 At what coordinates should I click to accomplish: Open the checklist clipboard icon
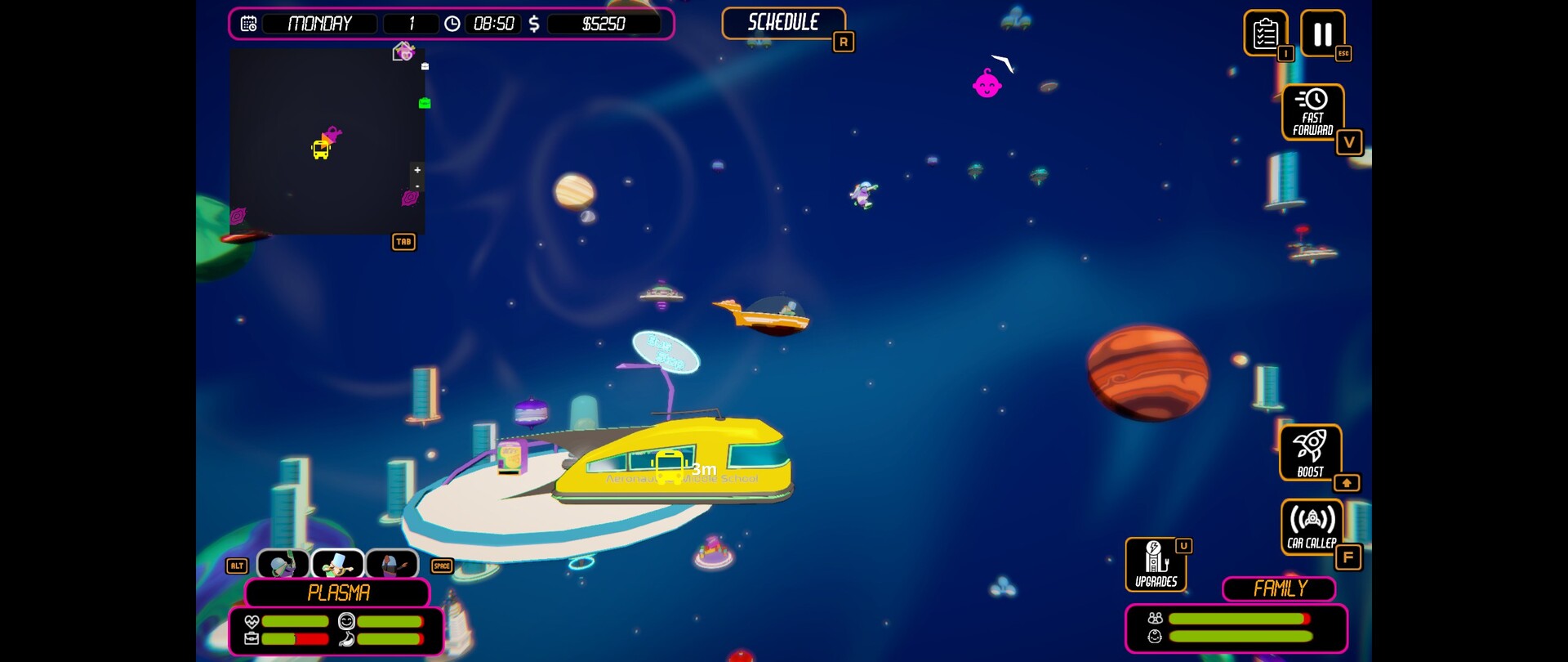tap(1265, 34)
